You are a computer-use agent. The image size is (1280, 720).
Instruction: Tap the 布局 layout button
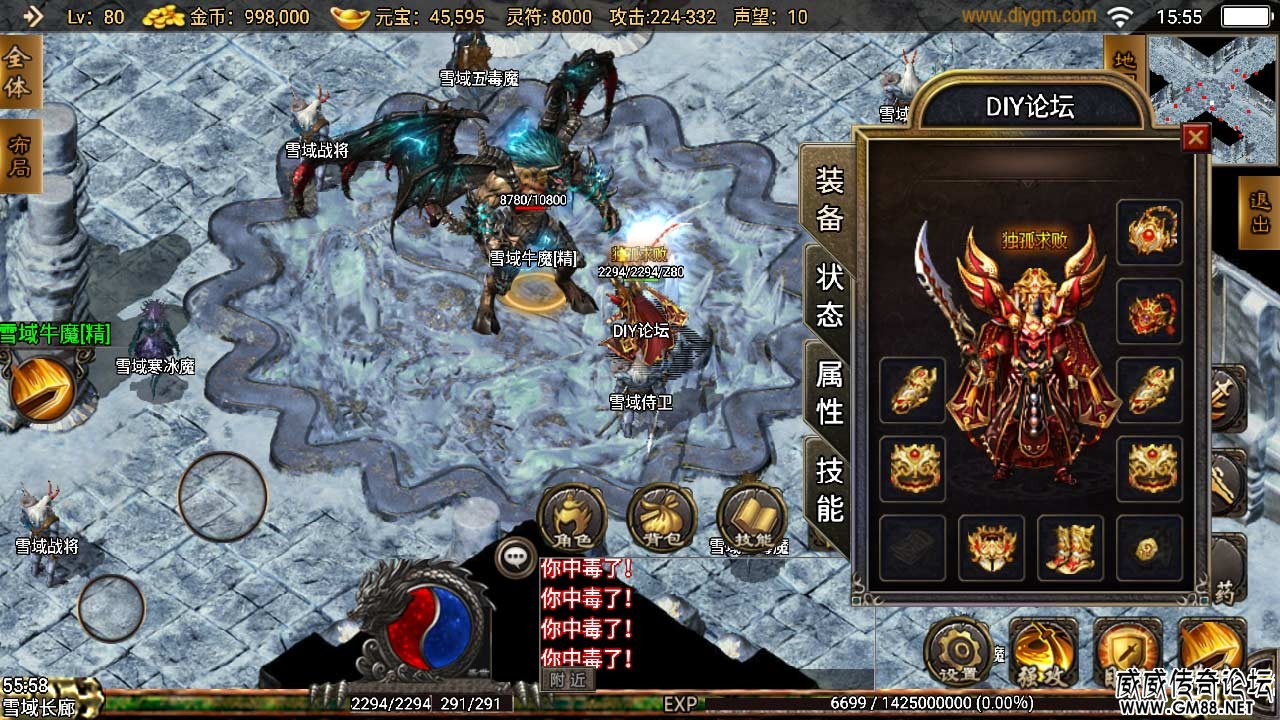19,156
